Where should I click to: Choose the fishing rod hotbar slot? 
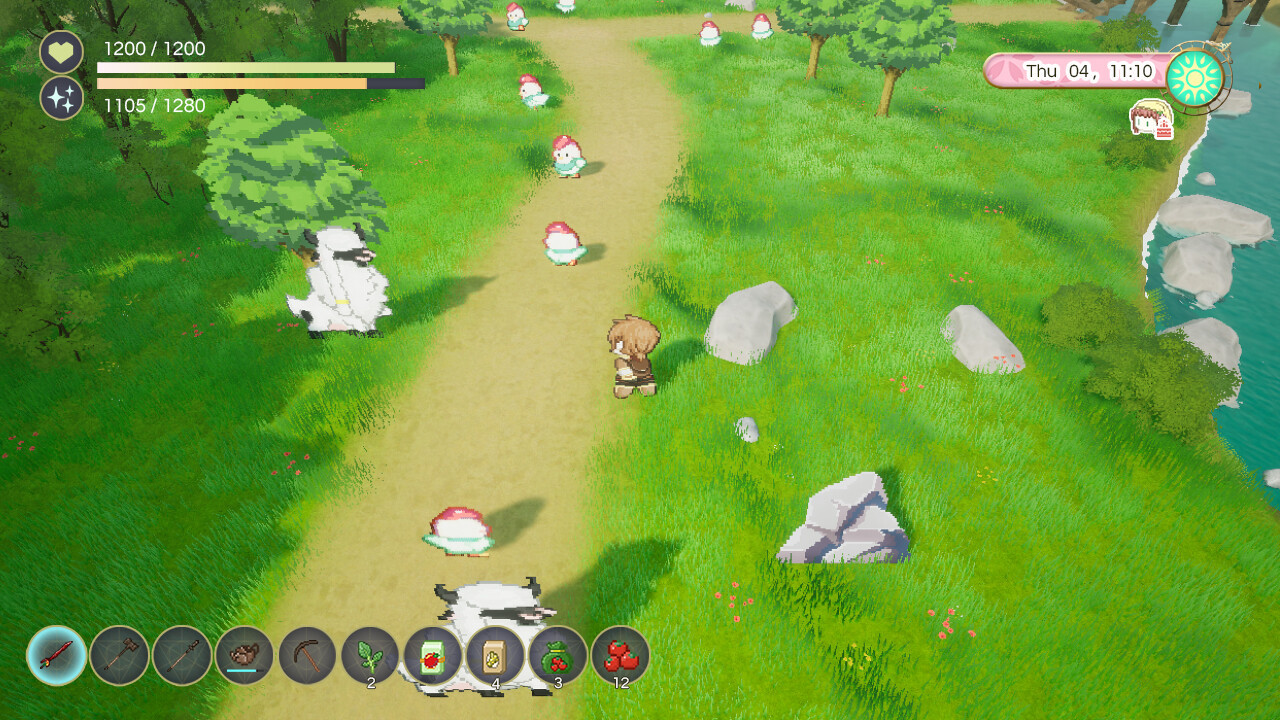click(182, 655)
